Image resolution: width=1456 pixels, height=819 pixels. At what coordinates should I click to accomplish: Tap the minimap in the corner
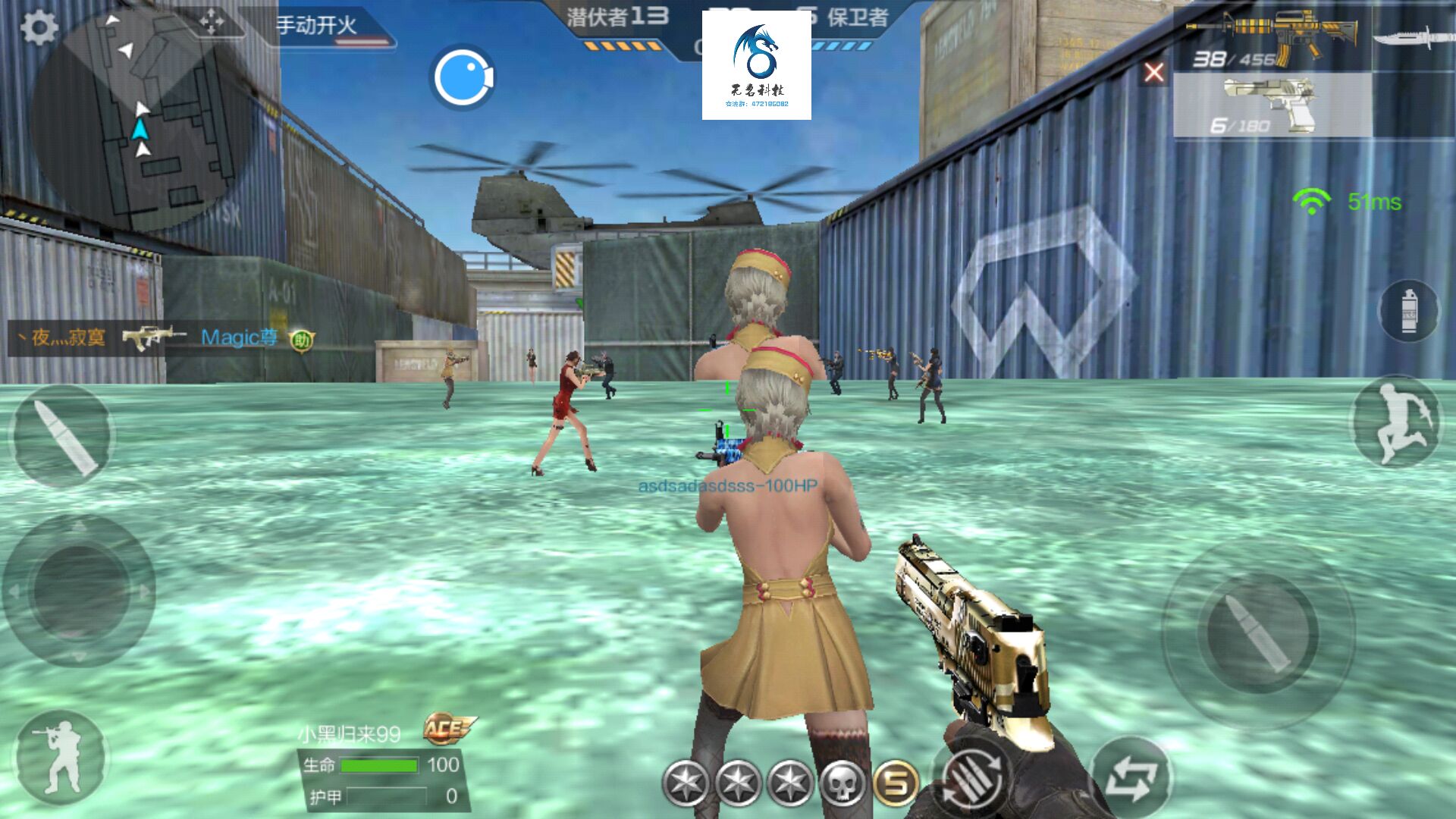[x=144, y=121]
